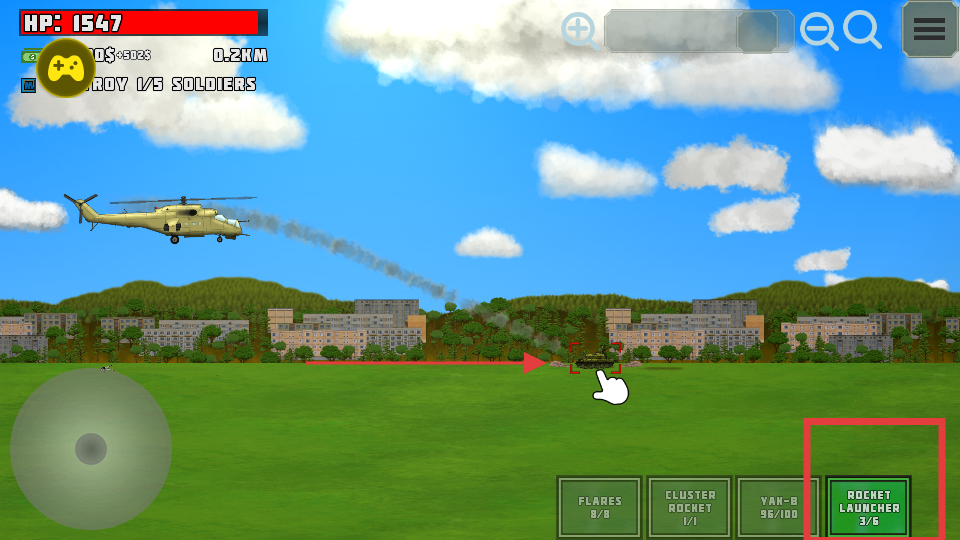
Task: Zoom out with the minus magnifier
Action: tap(819, 32)
